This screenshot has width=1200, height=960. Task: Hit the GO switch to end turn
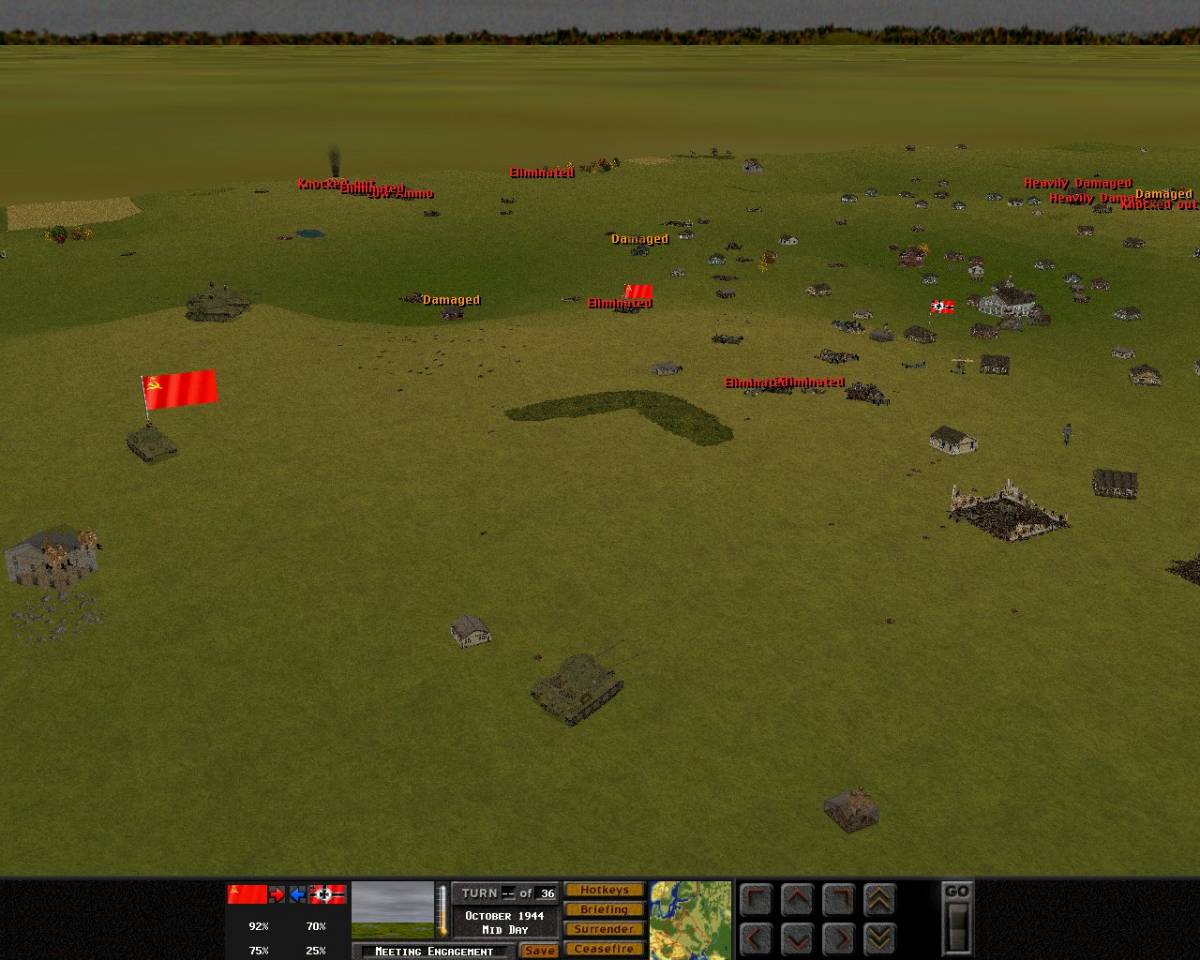(957, 927)
